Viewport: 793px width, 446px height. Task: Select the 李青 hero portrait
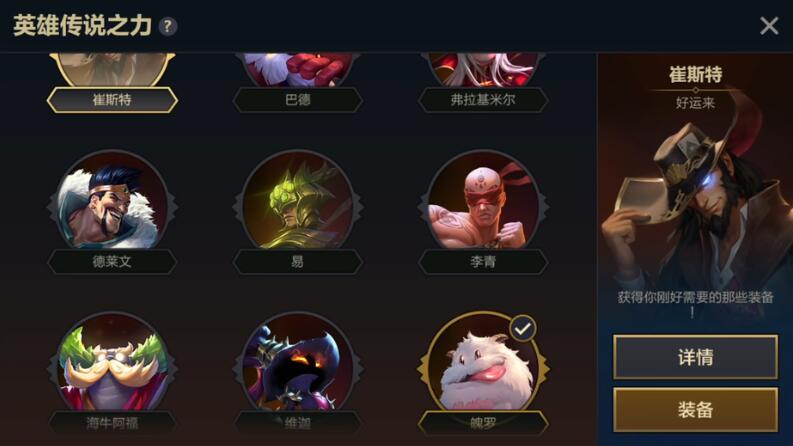(x=483, y=205)
